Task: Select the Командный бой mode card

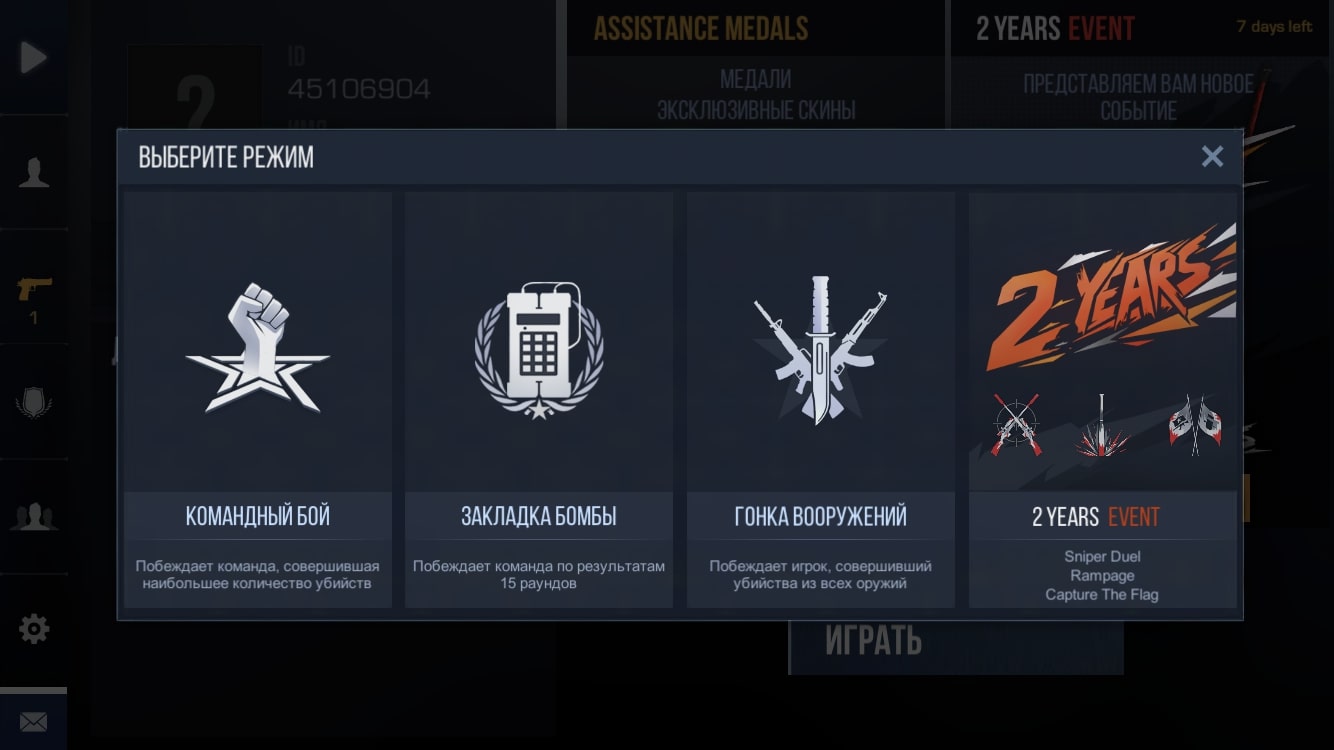Action: click(258, 400)
